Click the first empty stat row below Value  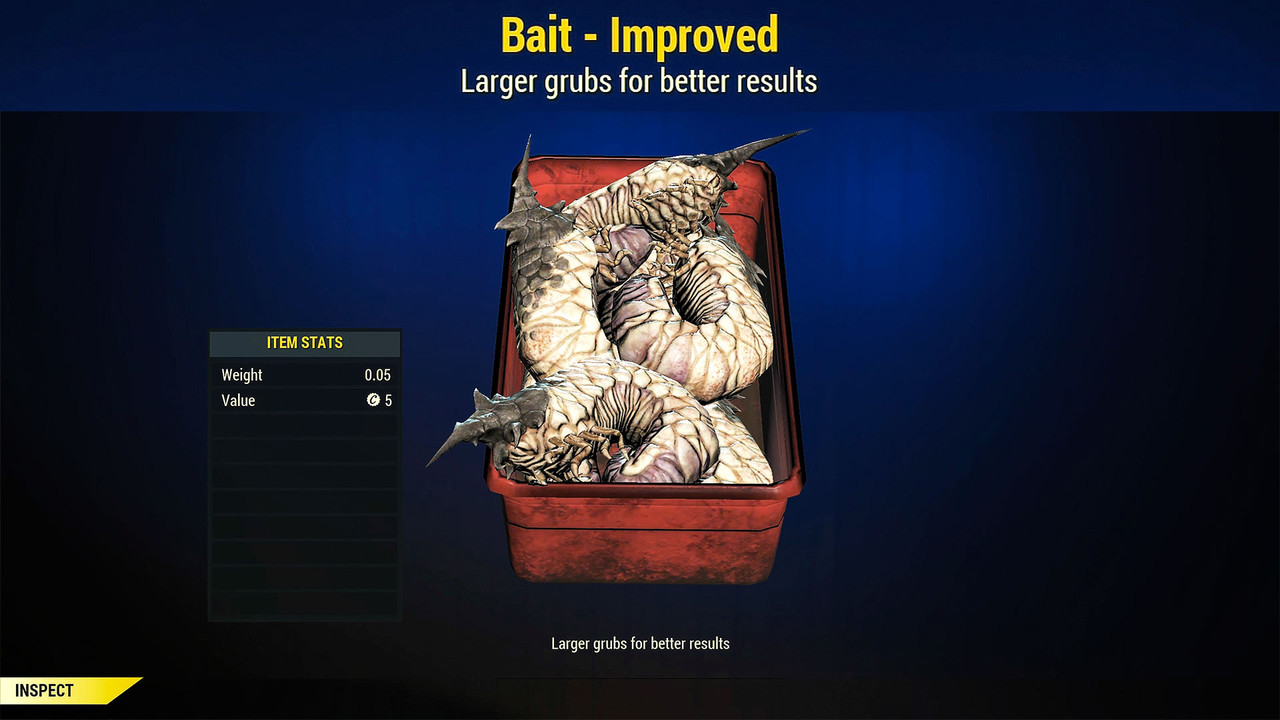click(304, 426)
